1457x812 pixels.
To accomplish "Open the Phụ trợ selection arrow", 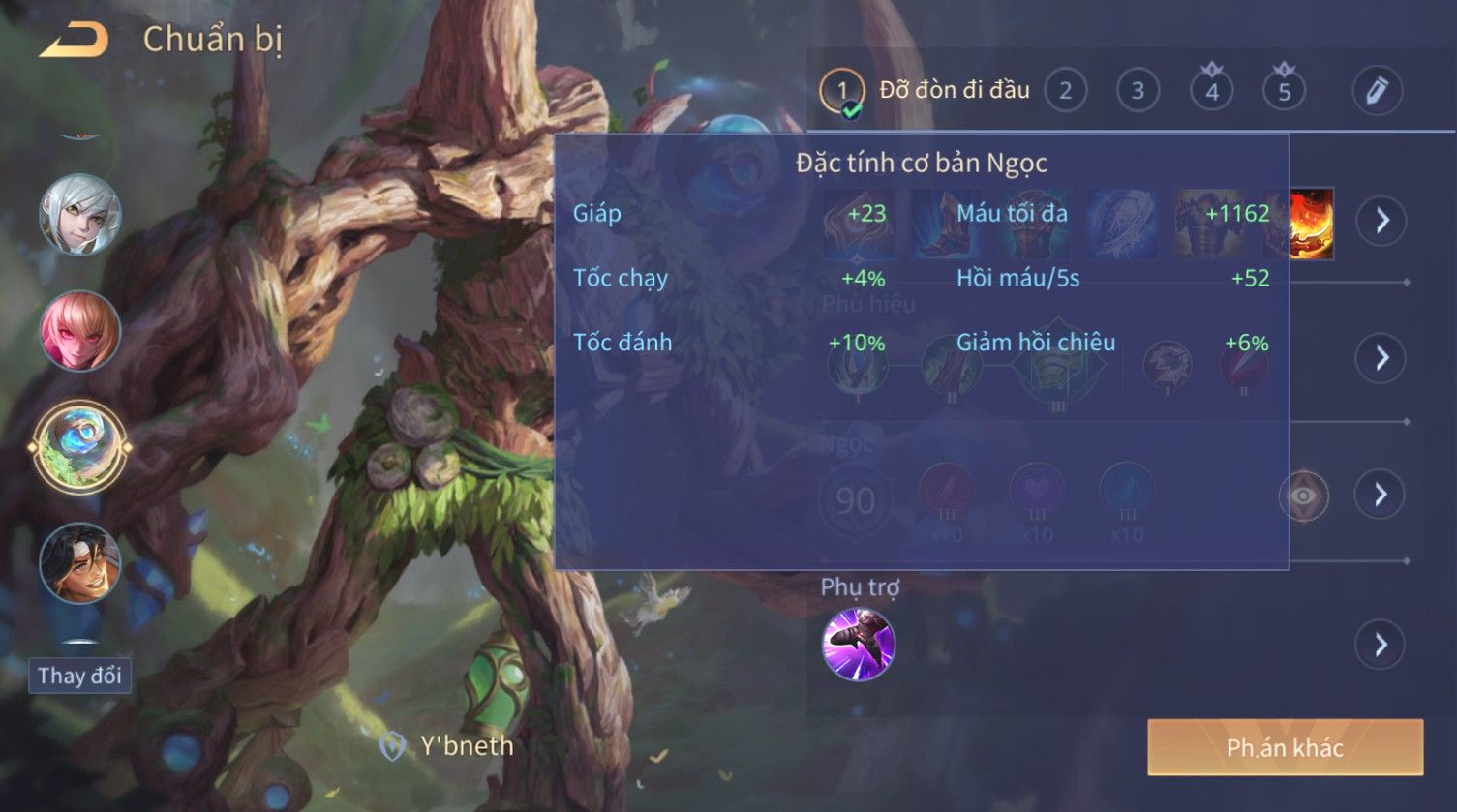I will coord(1381,645).
